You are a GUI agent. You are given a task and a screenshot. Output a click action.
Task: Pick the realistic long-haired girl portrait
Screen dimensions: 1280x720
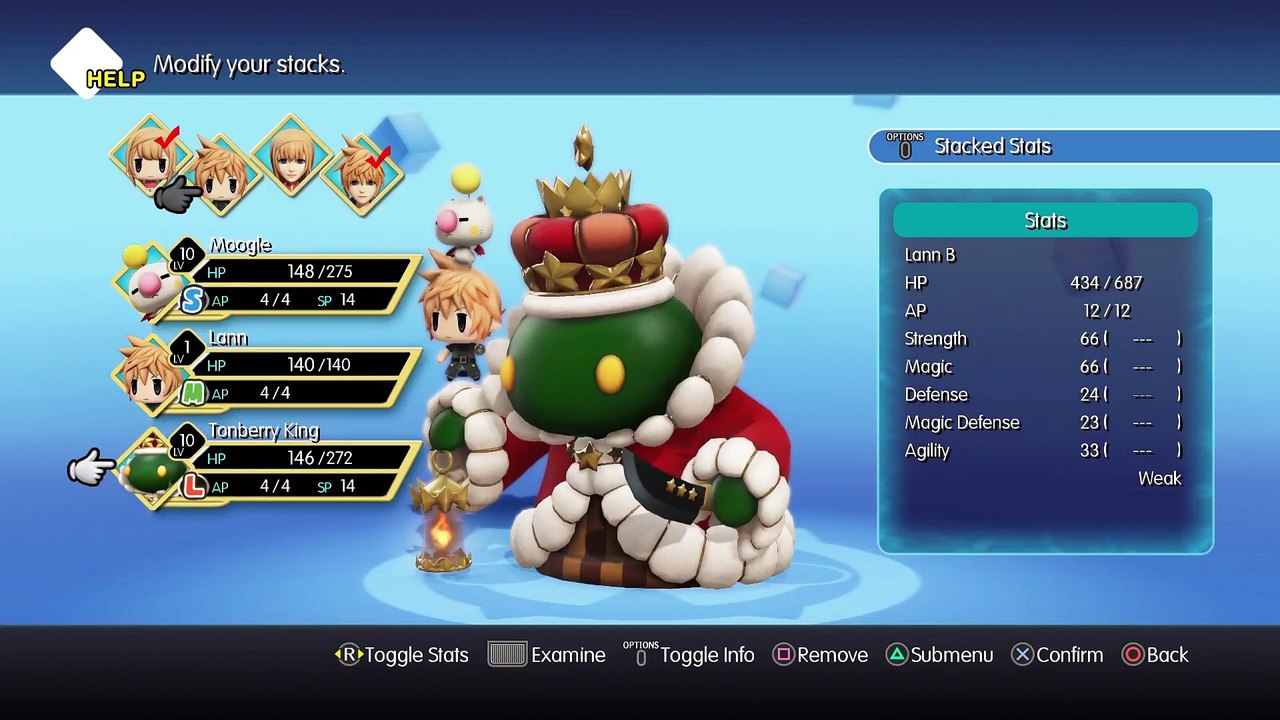coord(292,158)
